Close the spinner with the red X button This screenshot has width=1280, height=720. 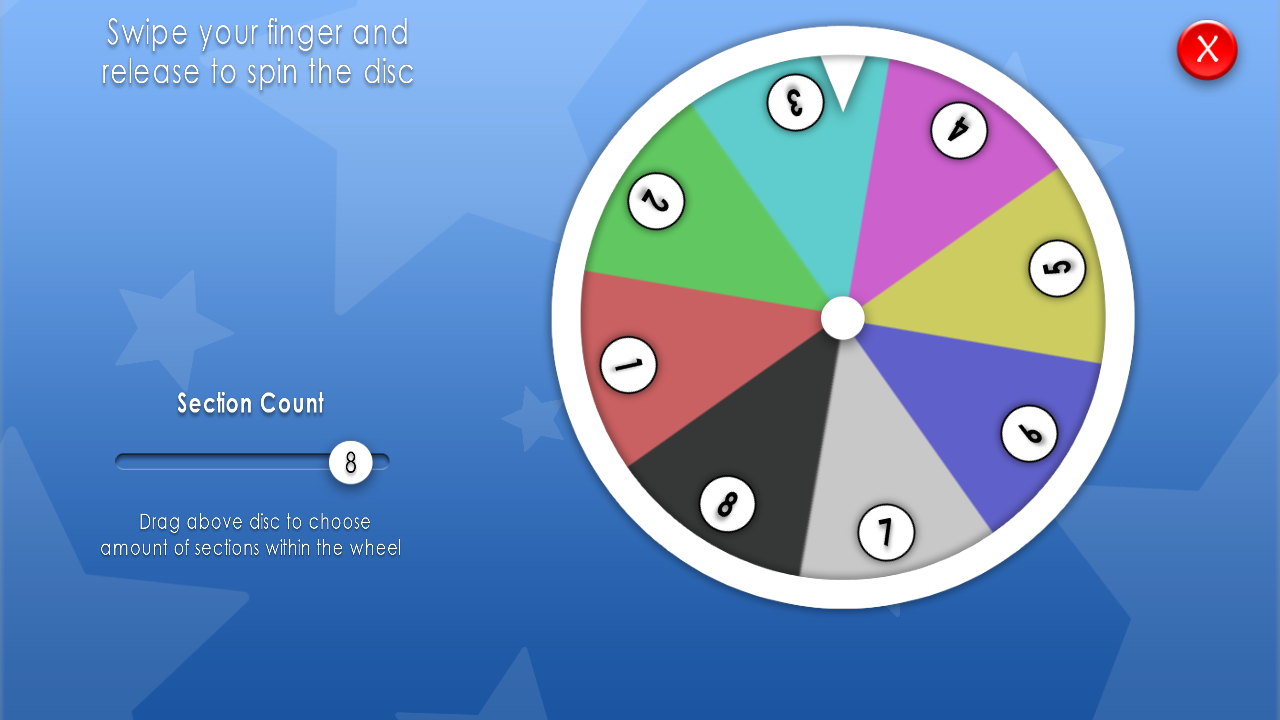pos(1206,50)
